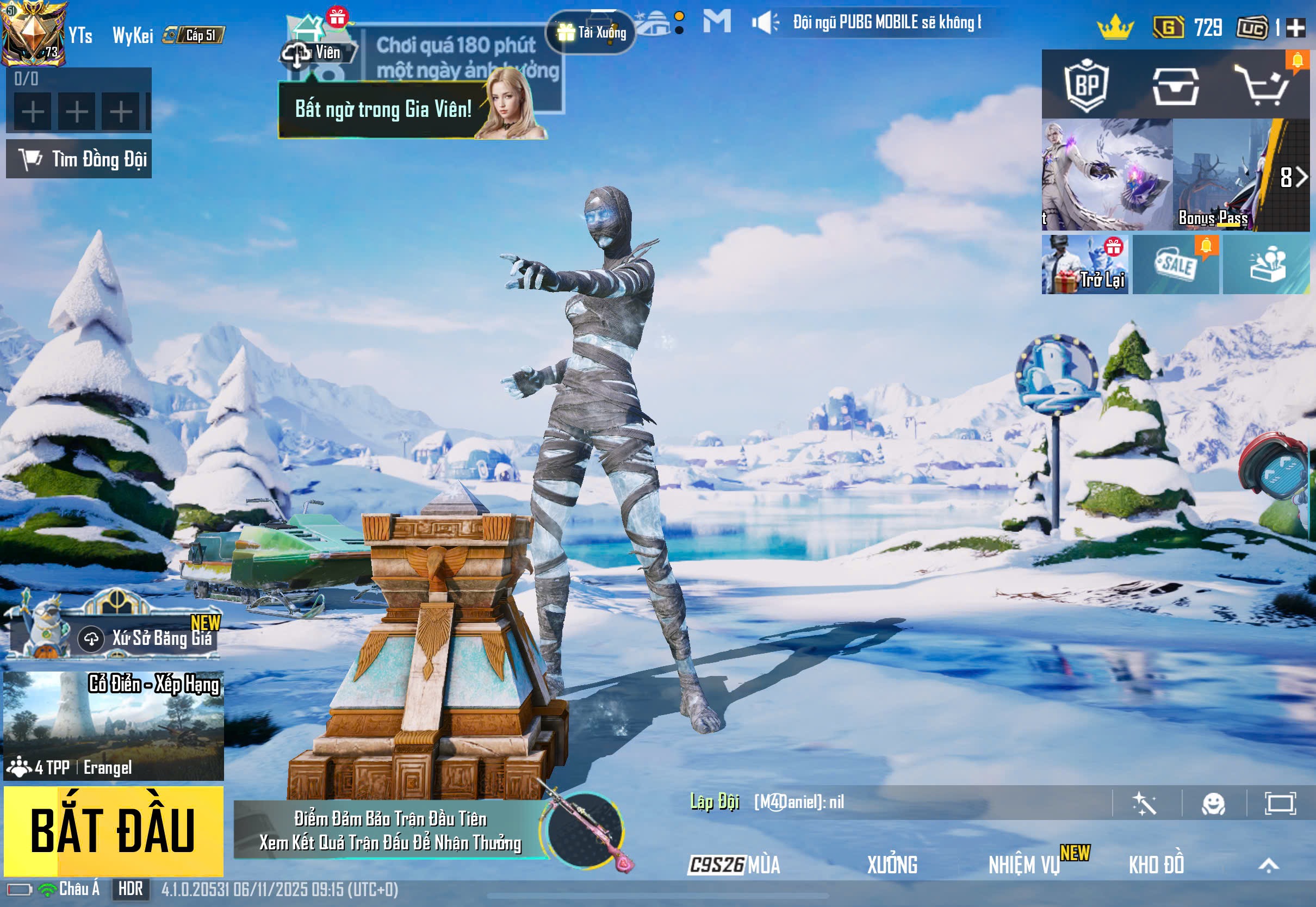Add UC with the plus button
The width and height of the screenshot is (1316, 907).
[1295, 28]
